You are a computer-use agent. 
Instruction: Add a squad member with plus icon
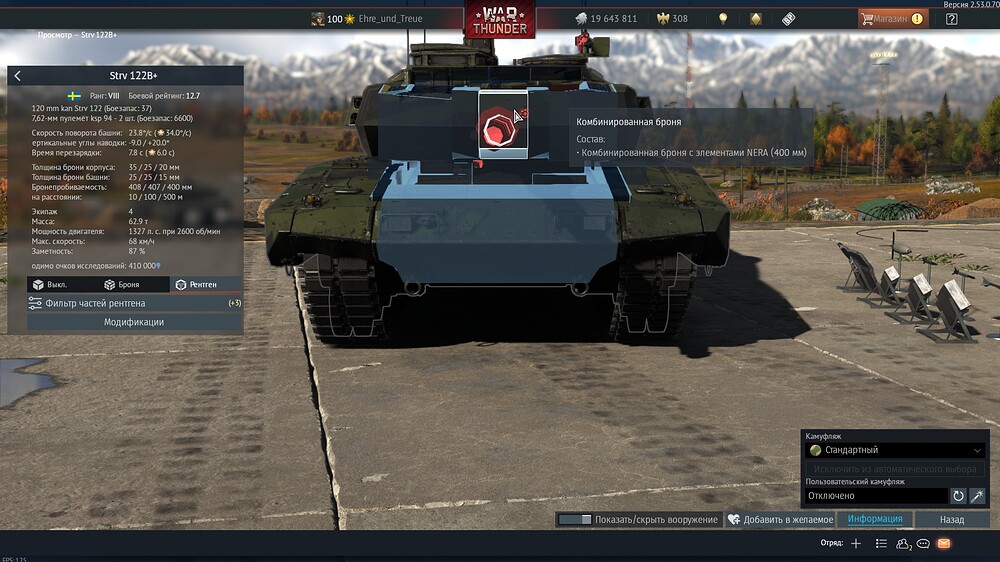tap(855, 543)
